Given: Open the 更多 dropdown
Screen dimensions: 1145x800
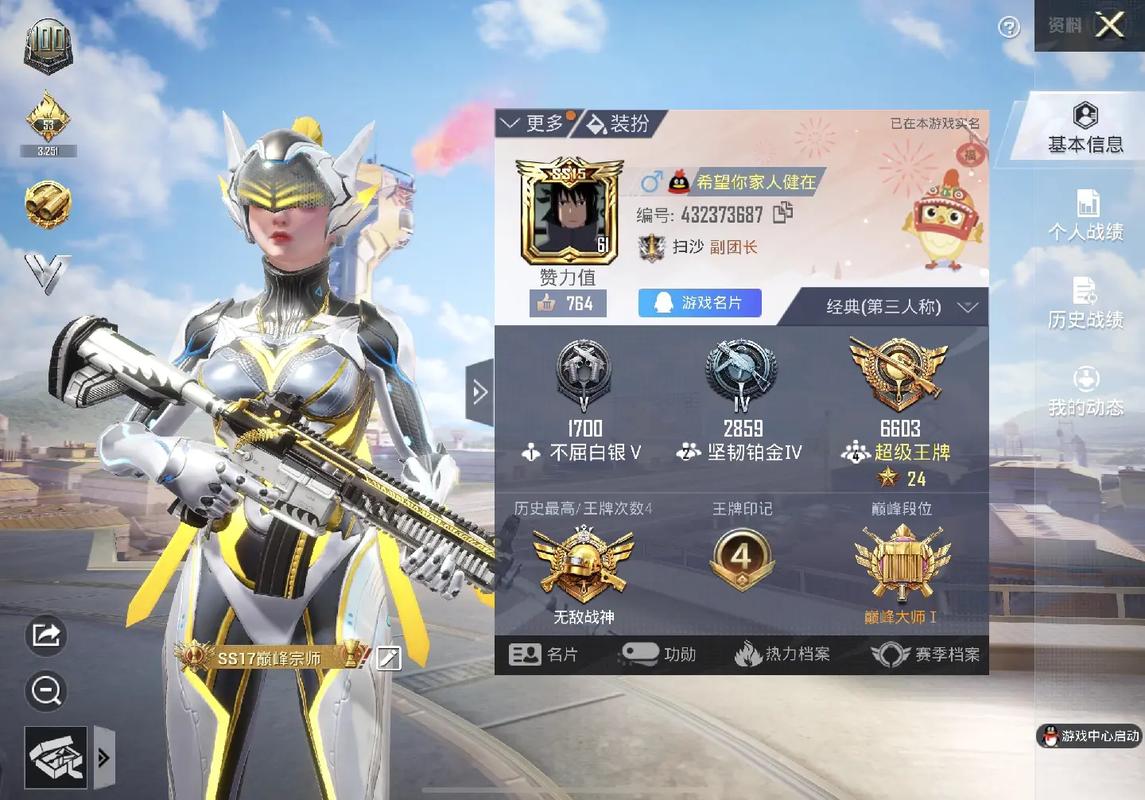Looking at the screenshot, I should [x=535, y=123].
